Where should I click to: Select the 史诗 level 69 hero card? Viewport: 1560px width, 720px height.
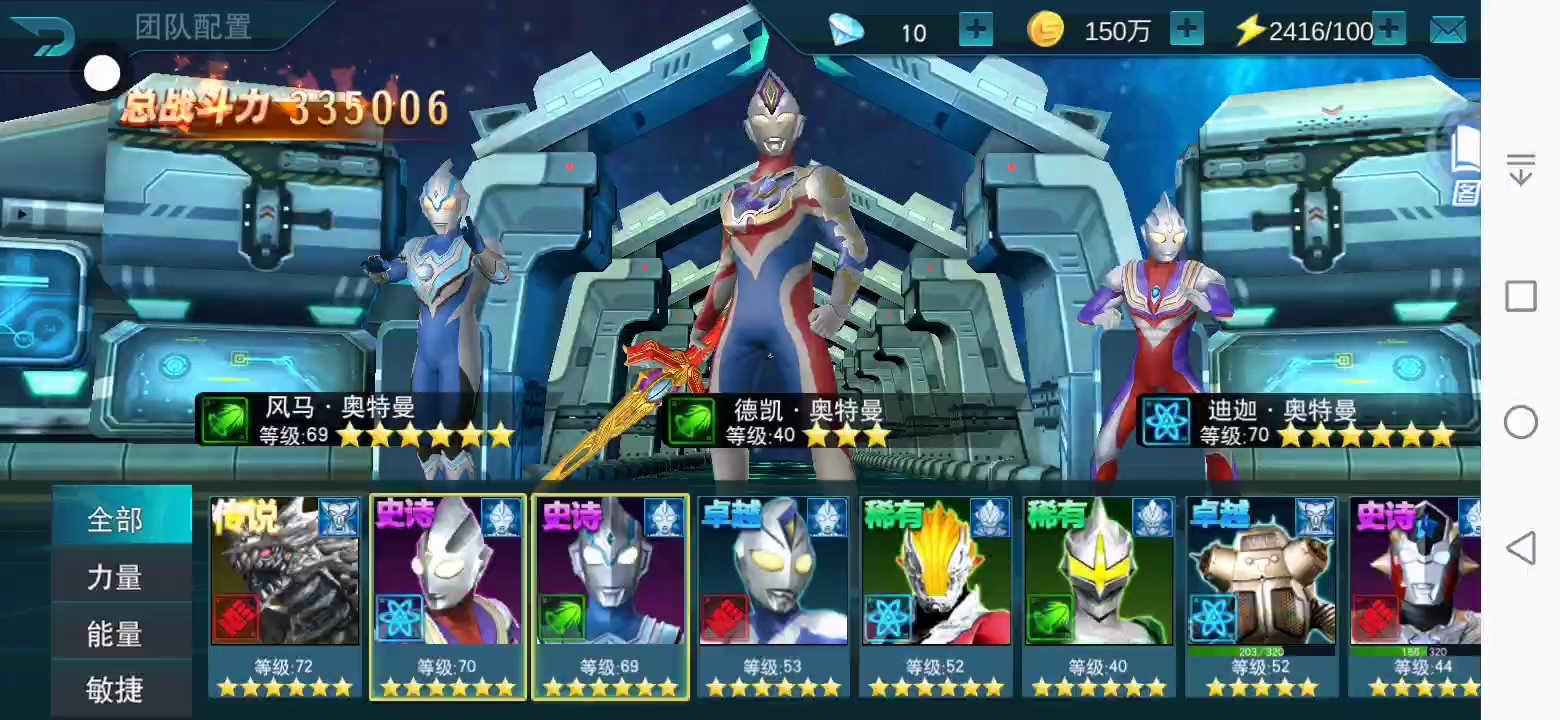pos(610,595)
